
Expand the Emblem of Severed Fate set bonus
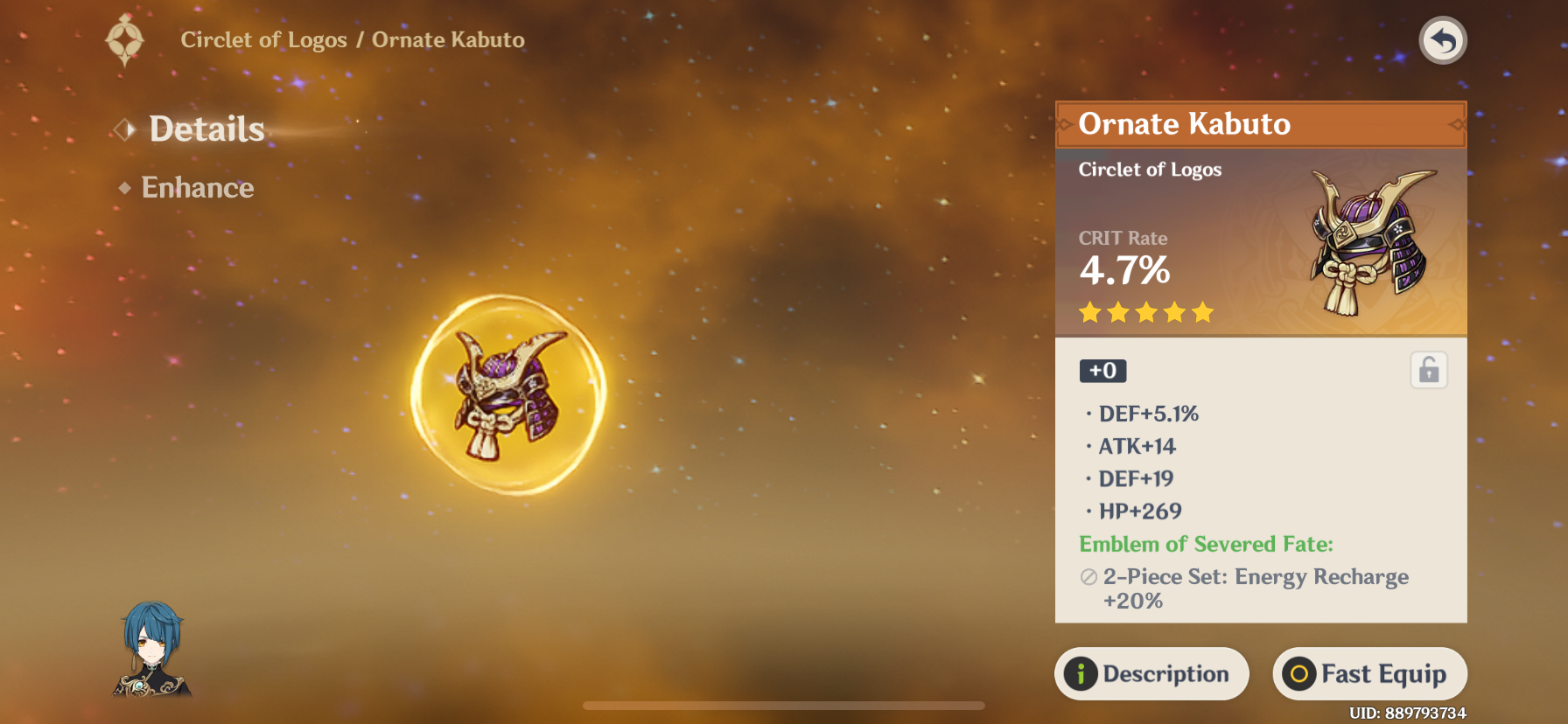tap(1205, 544)
